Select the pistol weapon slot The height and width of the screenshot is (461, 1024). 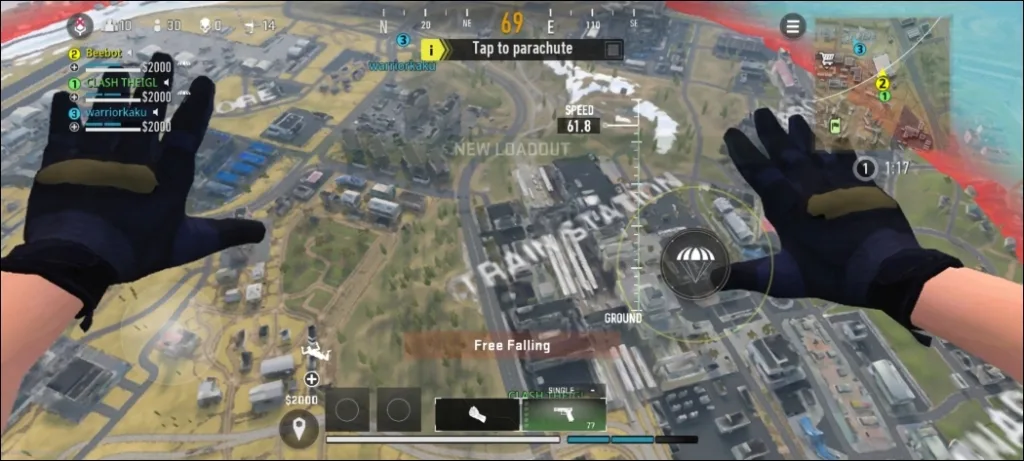point(565,413)
